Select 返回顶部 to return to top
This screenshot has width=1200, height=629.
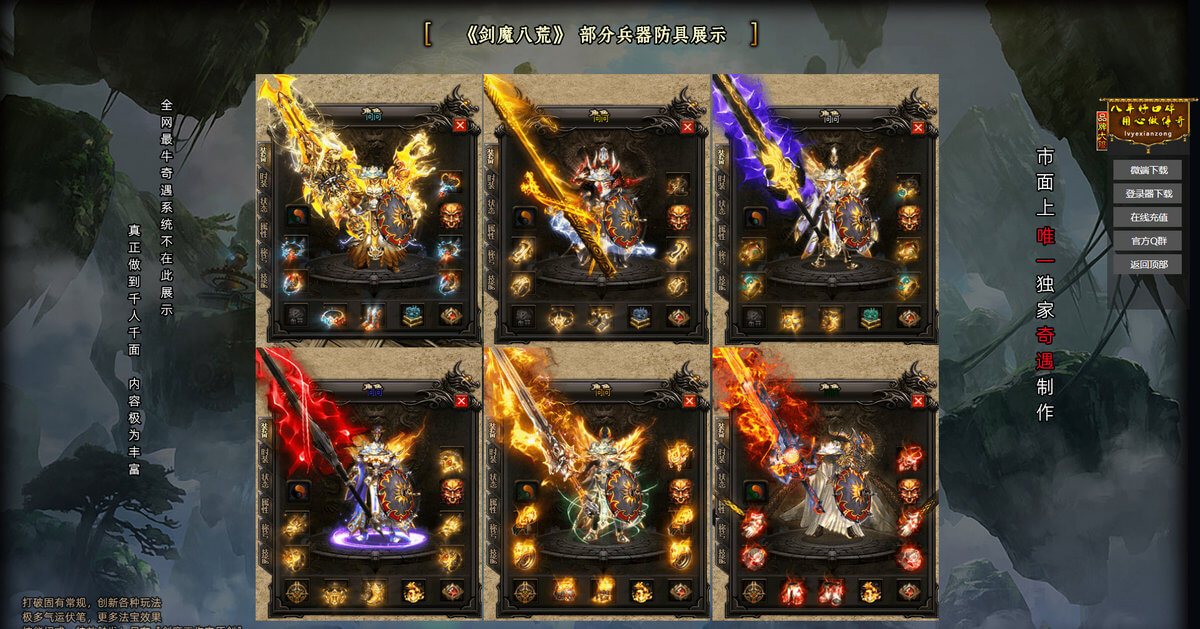point(1147,264)
